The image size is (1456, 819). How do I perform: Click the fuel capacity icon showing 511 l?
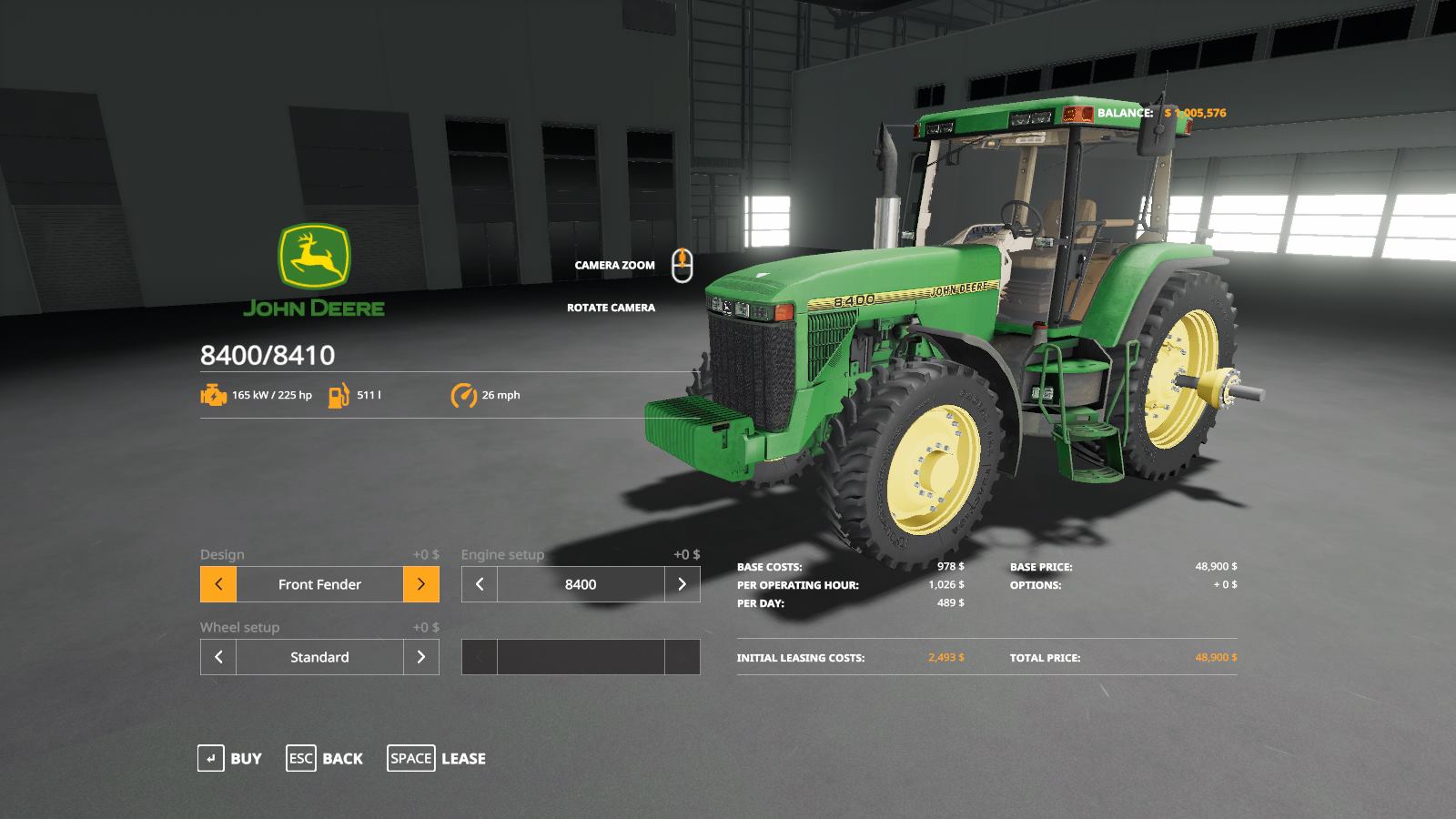[x=338, y=396]
